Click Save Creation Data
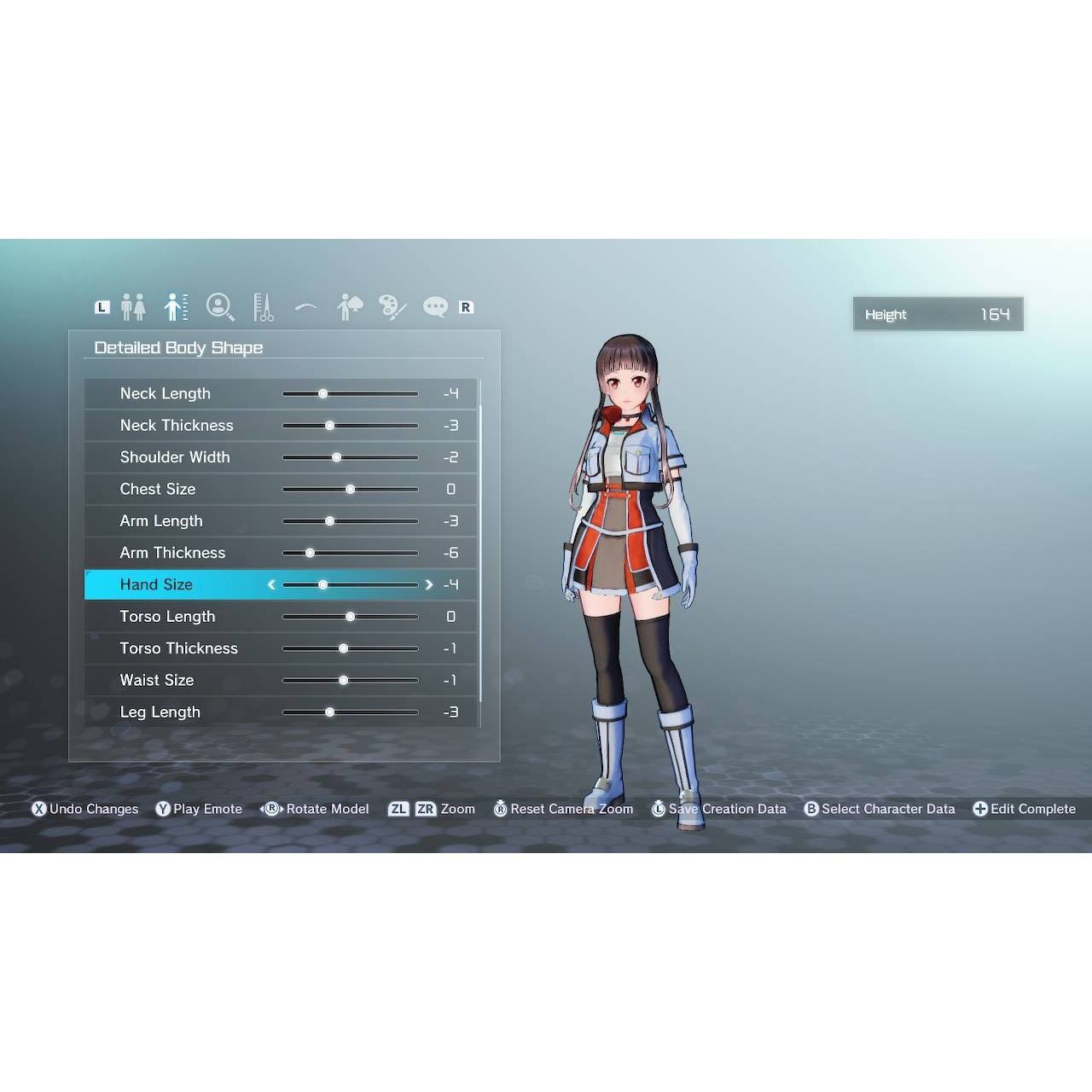This screenshot has height=1092, width=1092. (x=719, y=809)
